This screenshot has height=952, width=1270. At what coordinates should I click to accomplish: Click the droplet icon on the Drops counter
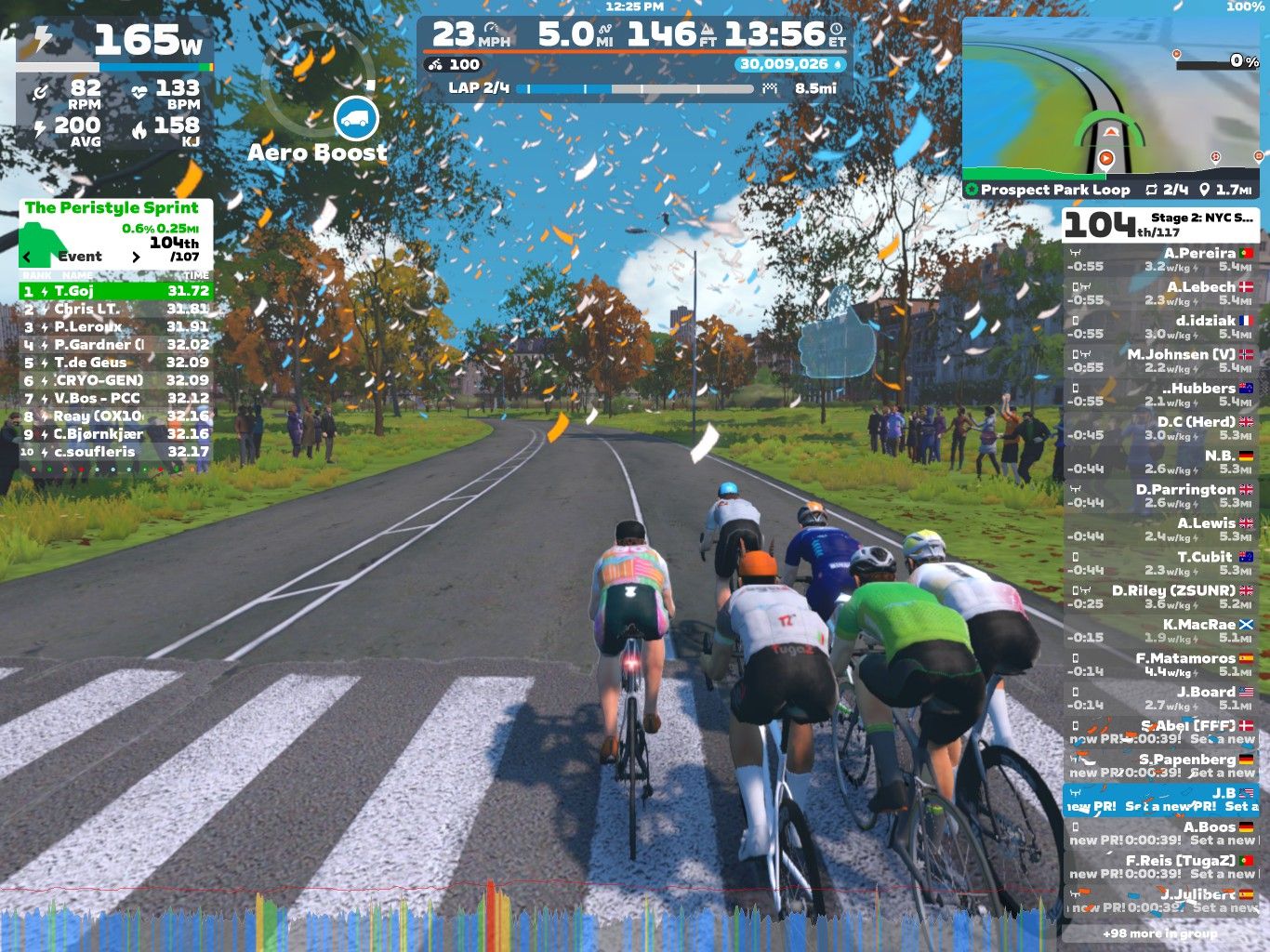[838, 64]
